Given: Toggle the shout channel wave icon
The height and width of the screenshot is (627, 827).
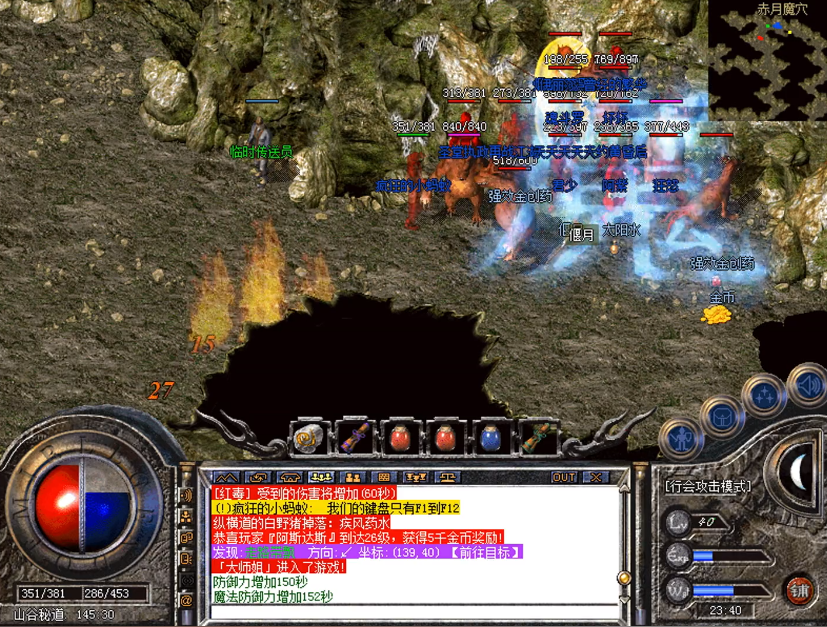Looking at the screenshot, I should pos(186,494).
